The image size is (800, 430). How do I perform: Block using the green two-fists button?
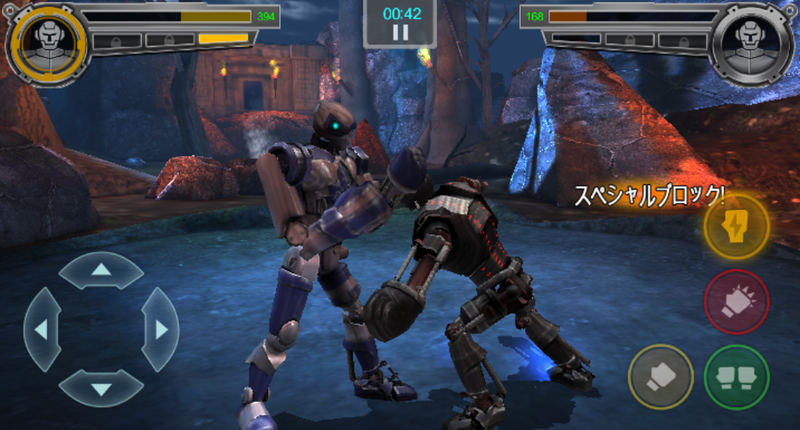736,376
